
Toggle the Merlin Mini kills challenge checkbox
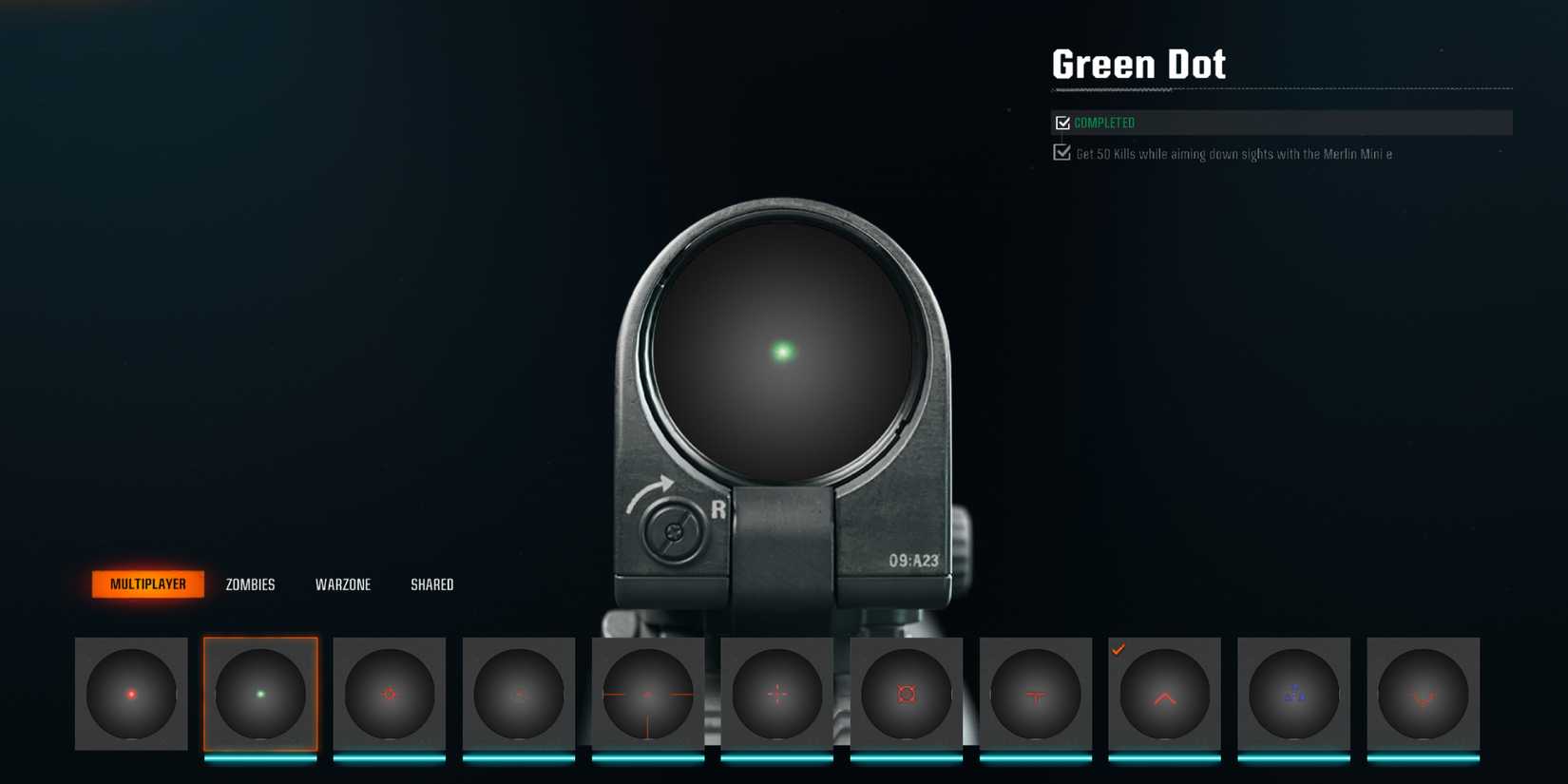coord(1061,152)
